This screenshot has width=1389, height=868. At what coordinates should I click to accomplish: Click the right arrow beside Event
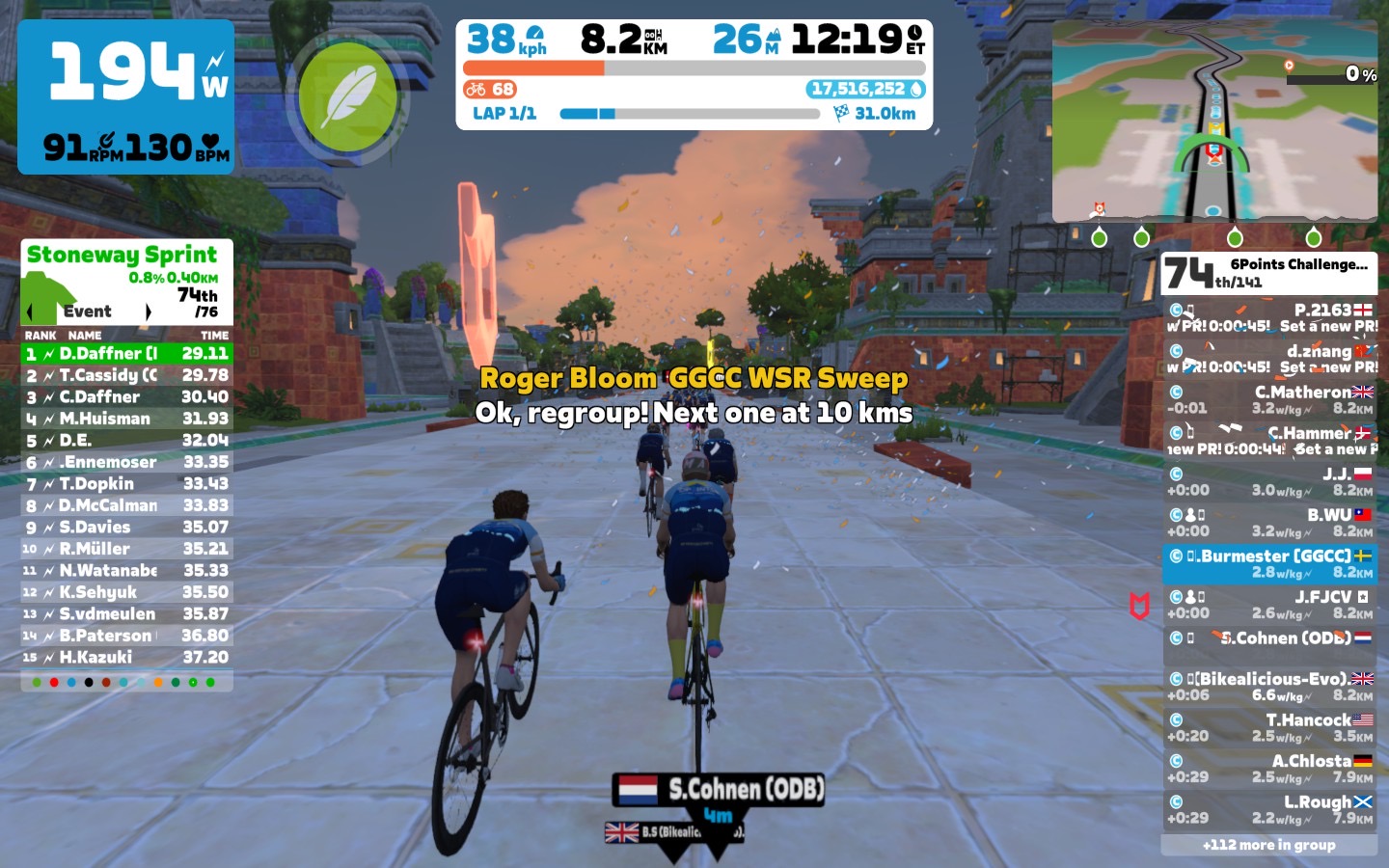click(148, 312)
